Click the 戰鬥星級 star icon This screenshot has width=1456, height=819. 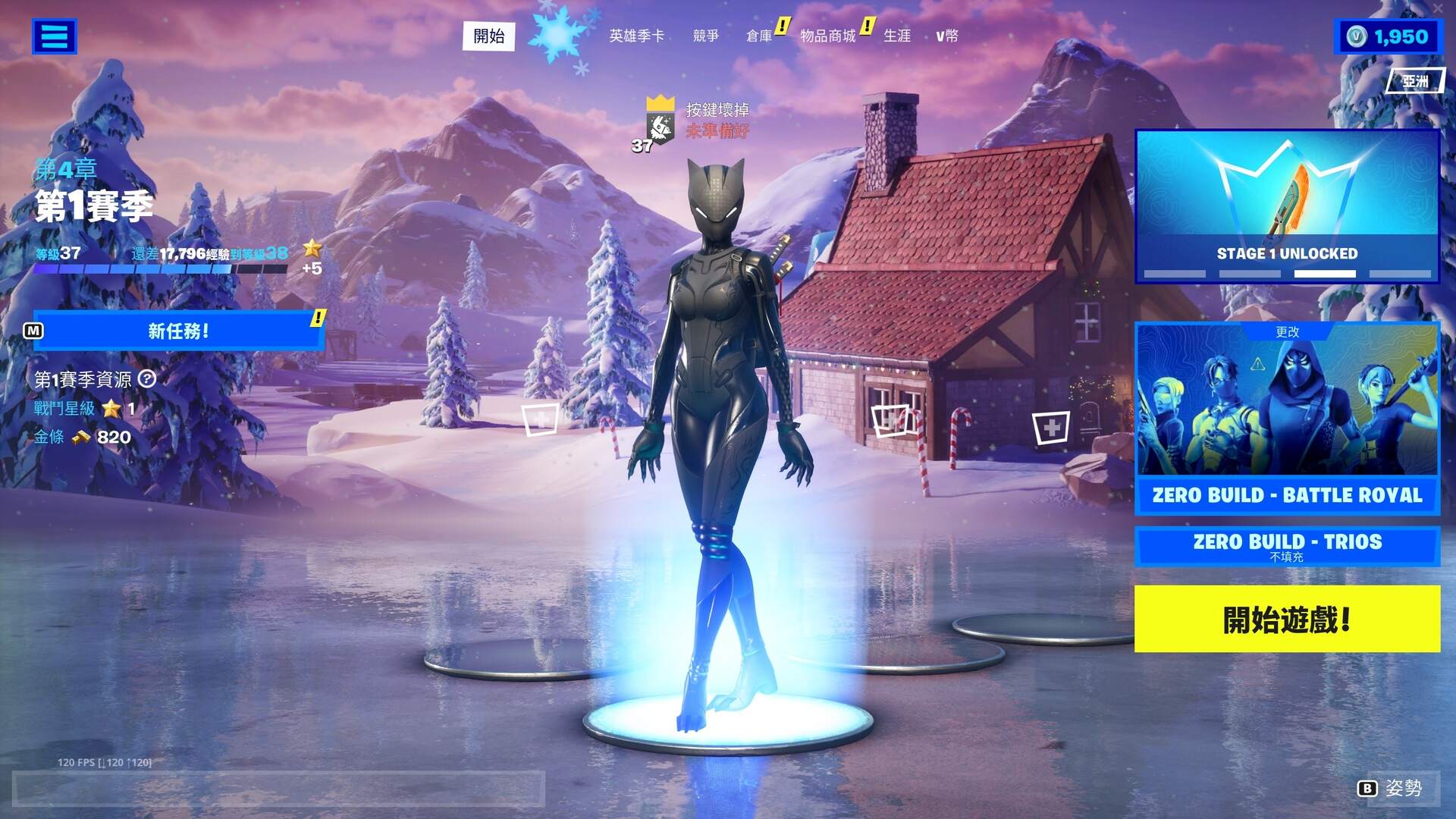(x=112, y=409)
